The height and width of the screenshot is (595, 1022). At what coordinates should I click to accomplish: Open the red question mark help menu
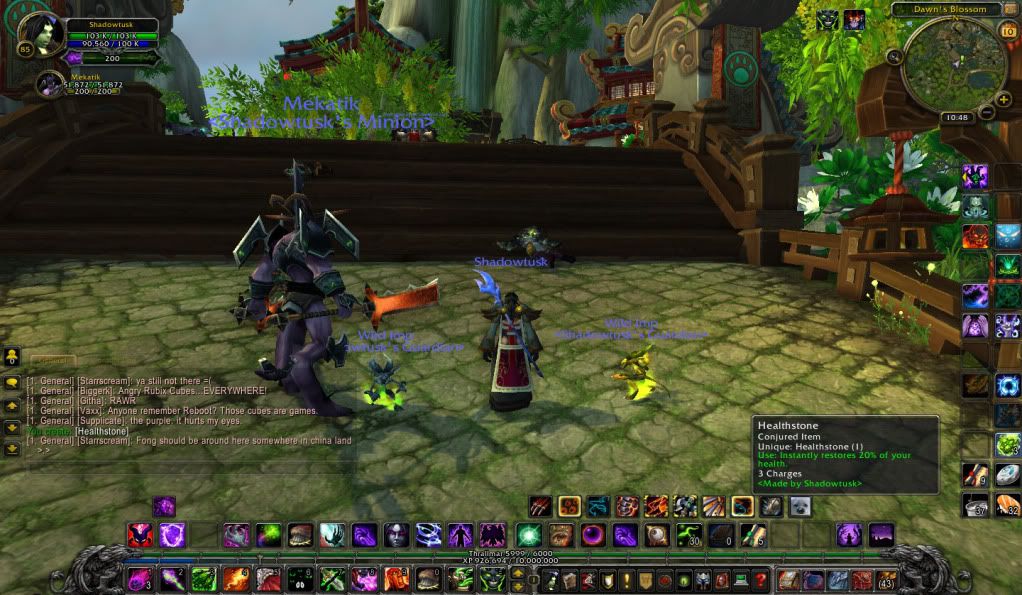[761, 580]
